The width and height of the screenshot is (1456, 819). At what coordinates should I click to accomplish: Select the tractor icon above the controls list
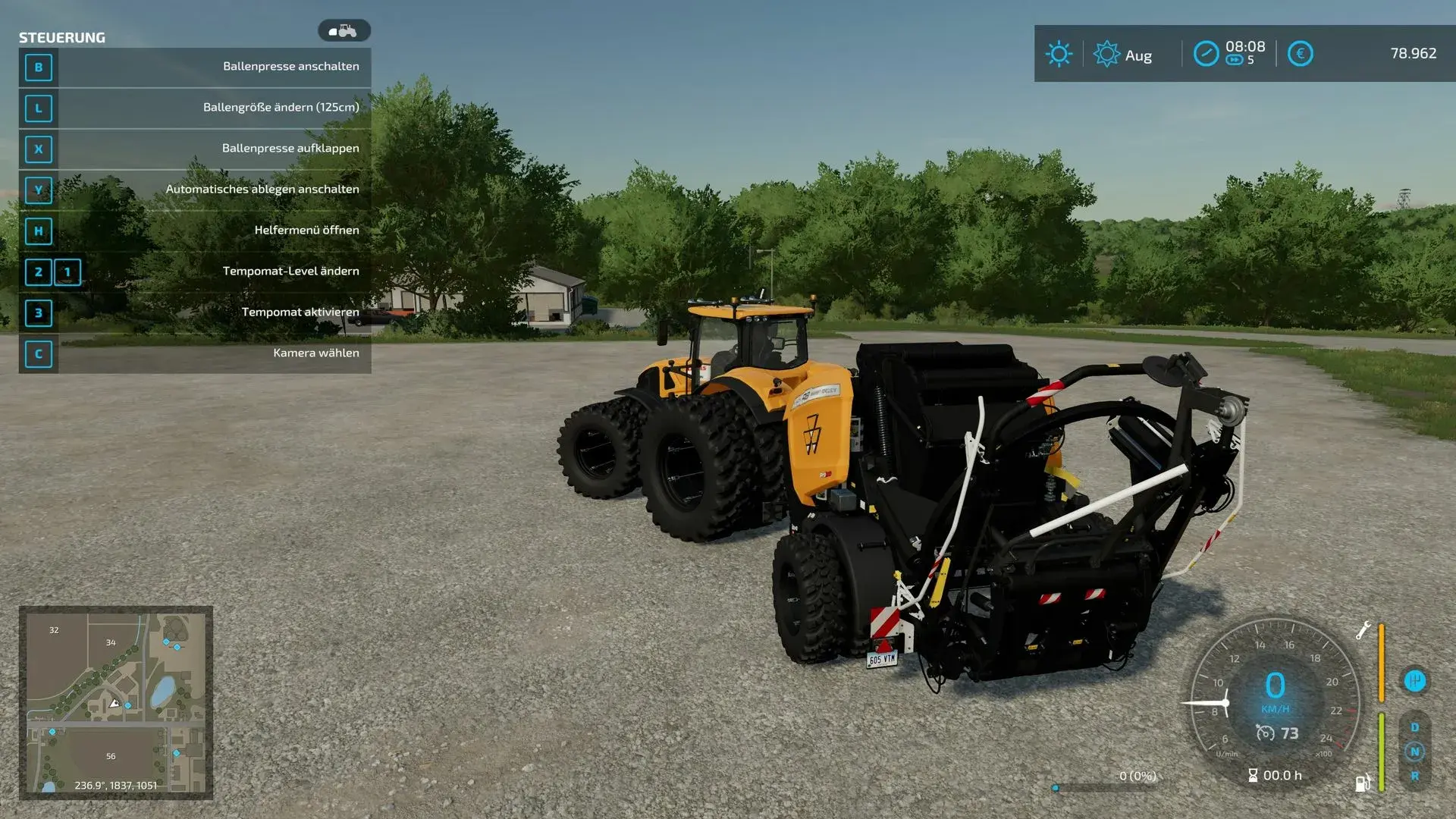coord(344,31)
